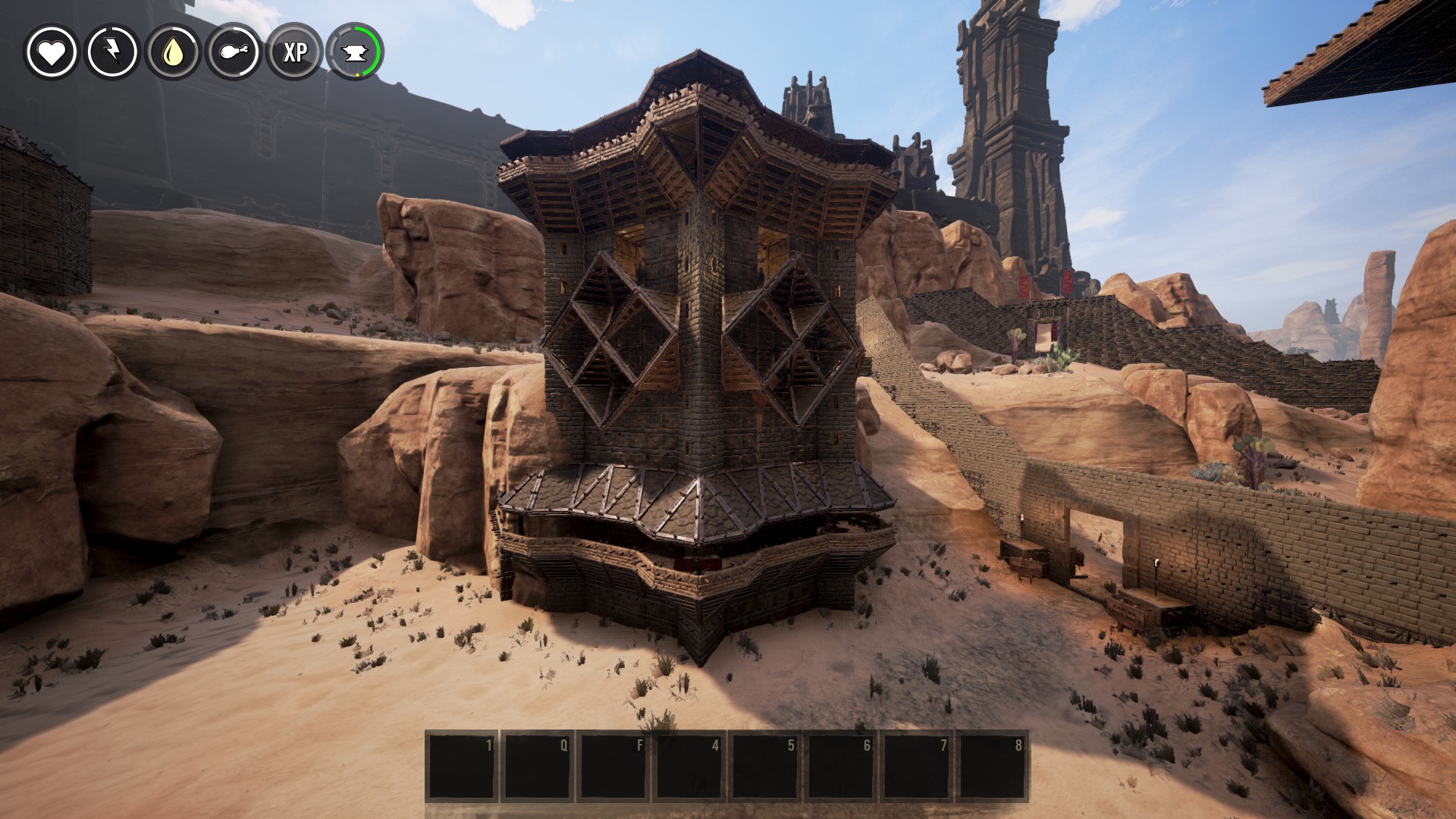Click the anvil encumbrance icon
Screen dimensions: 1456x819
coord(355,52)
